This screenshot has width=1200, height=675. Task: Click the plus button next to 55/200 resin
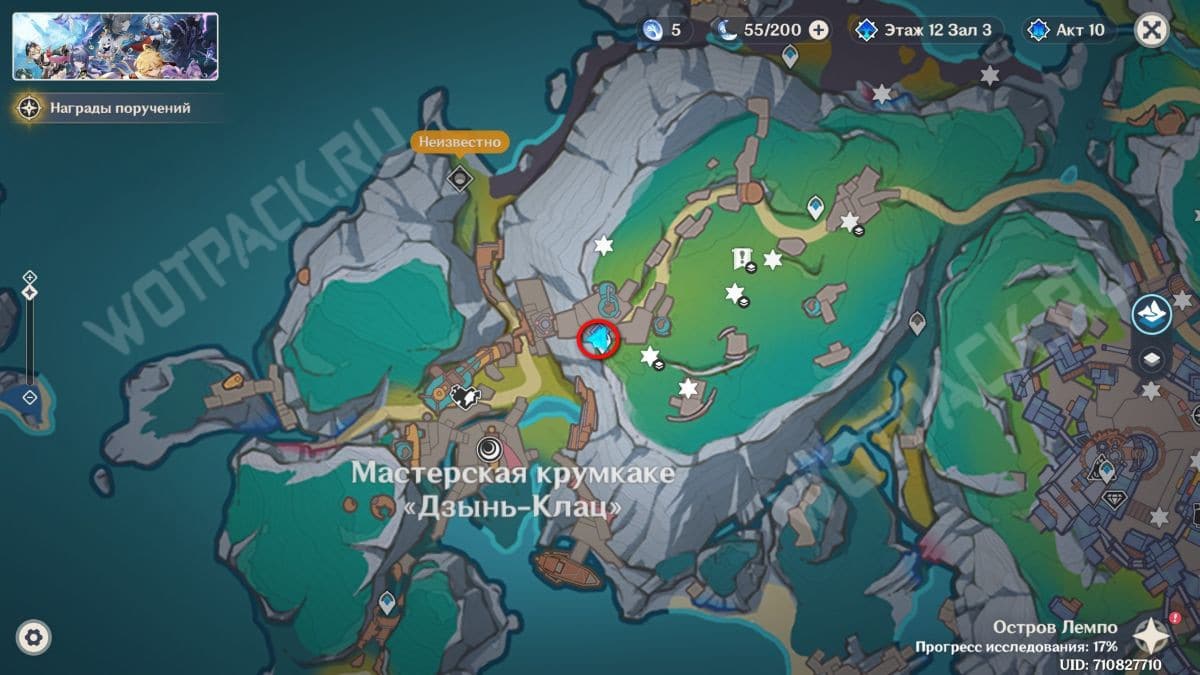[x=818, y=30]
